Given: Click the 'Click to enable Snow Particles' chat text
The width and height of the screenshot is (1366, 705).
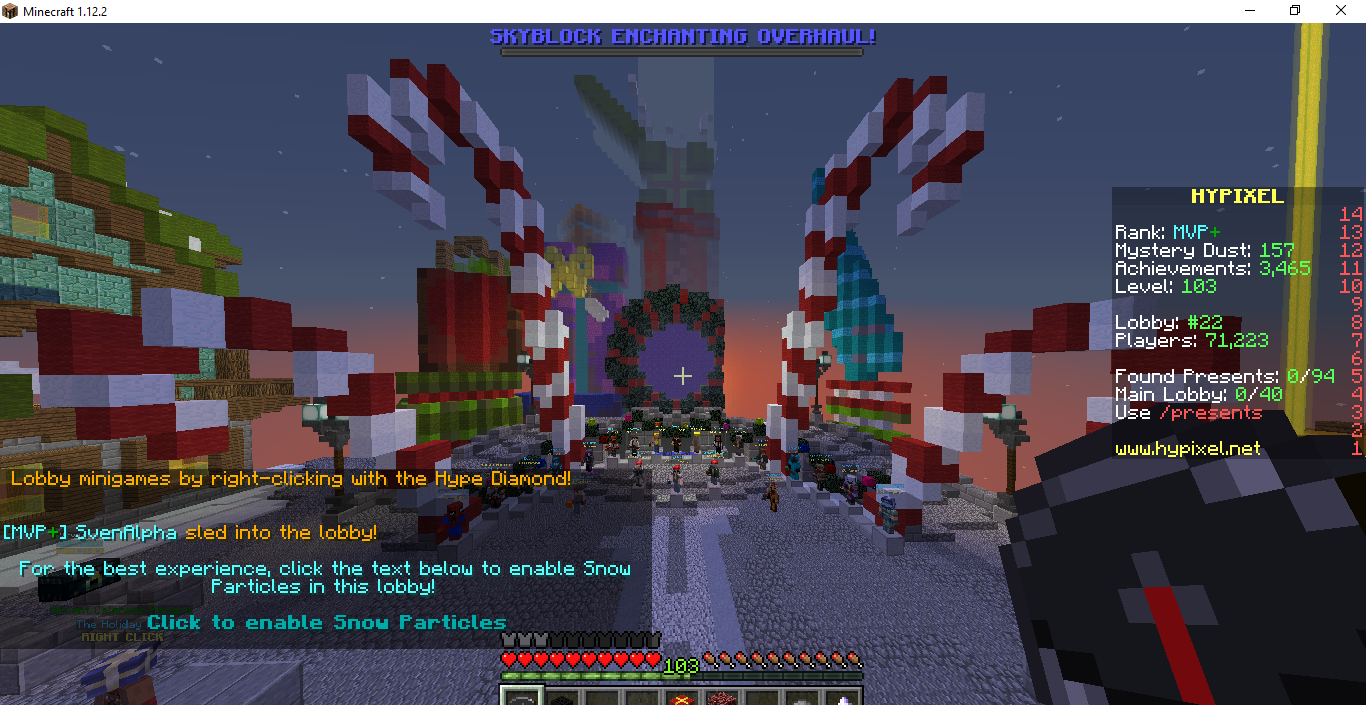Looking at the screenshot, I should tap(326, 622).
